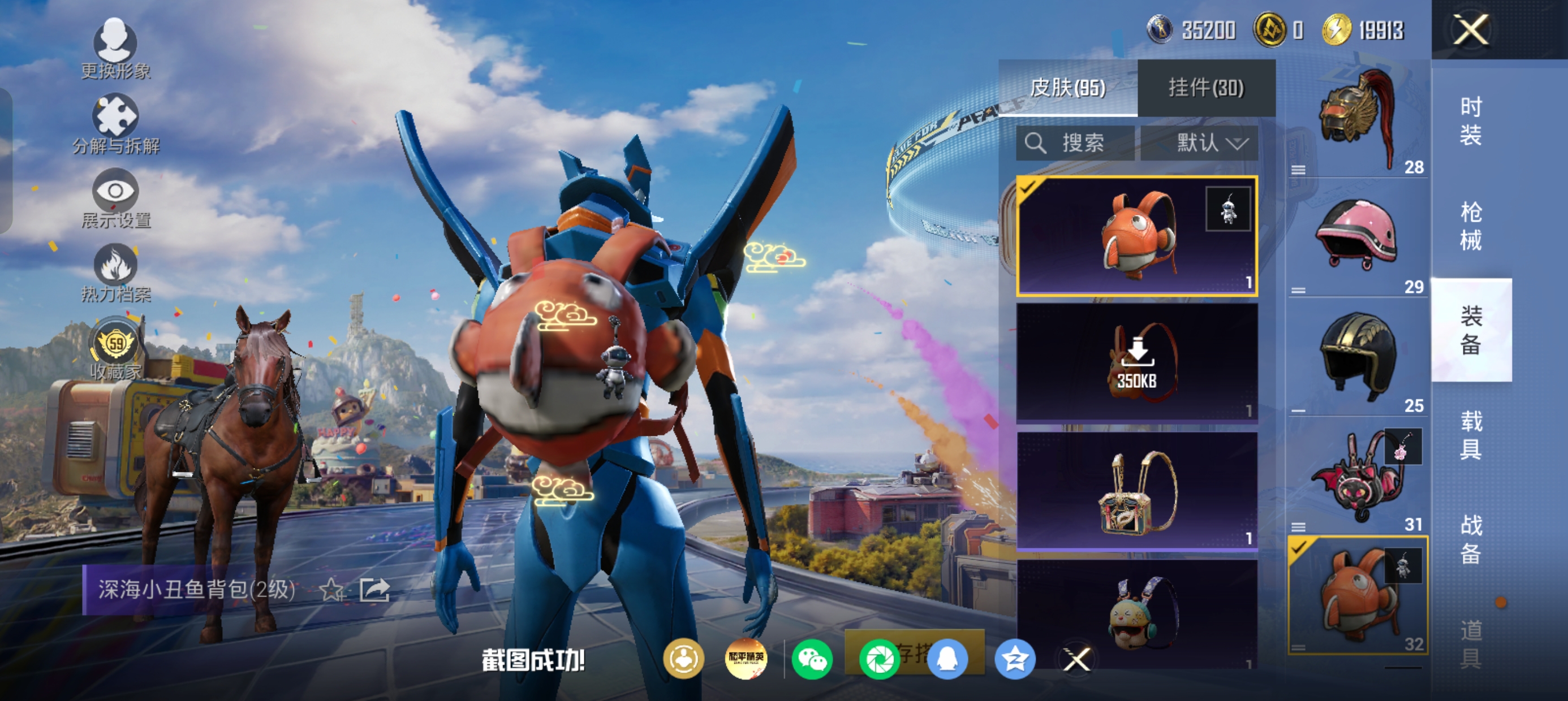The height and width of the screenshot is (701, 1568).
Task: Favorite the backpack with star icon
Action: [x=331, y=590]
